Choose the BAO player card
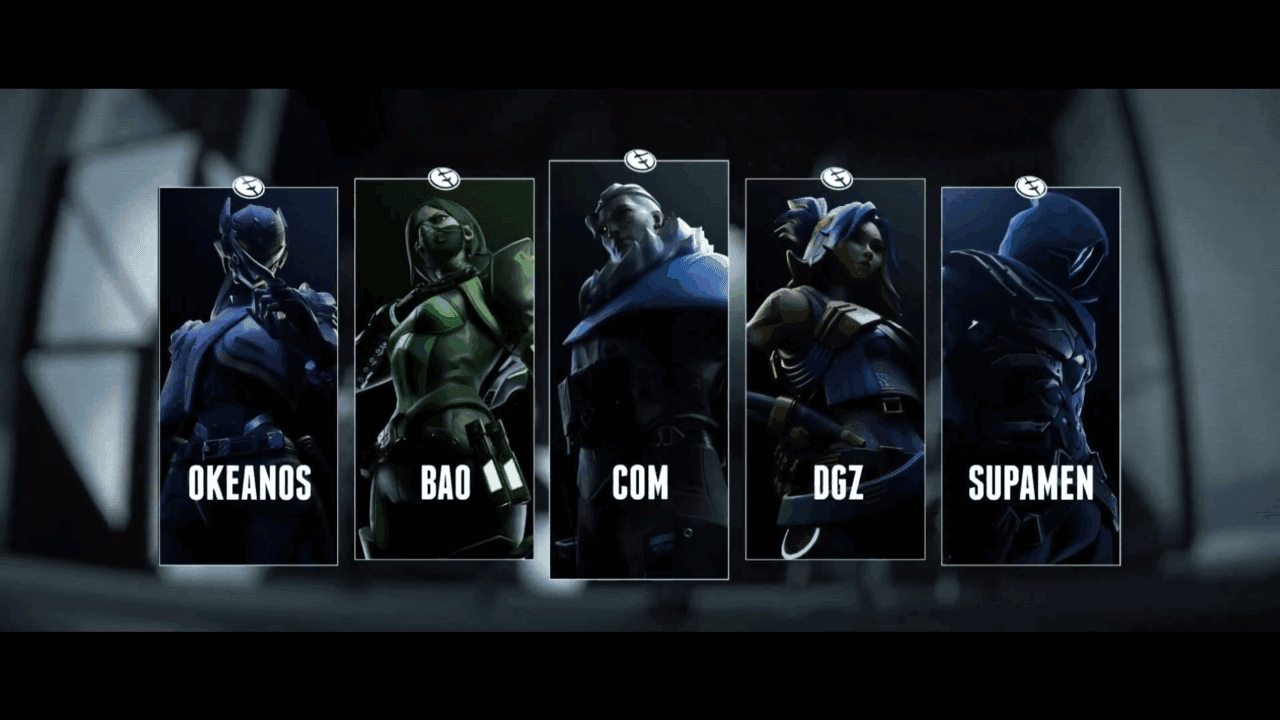1280x720 pixels. 444,369
